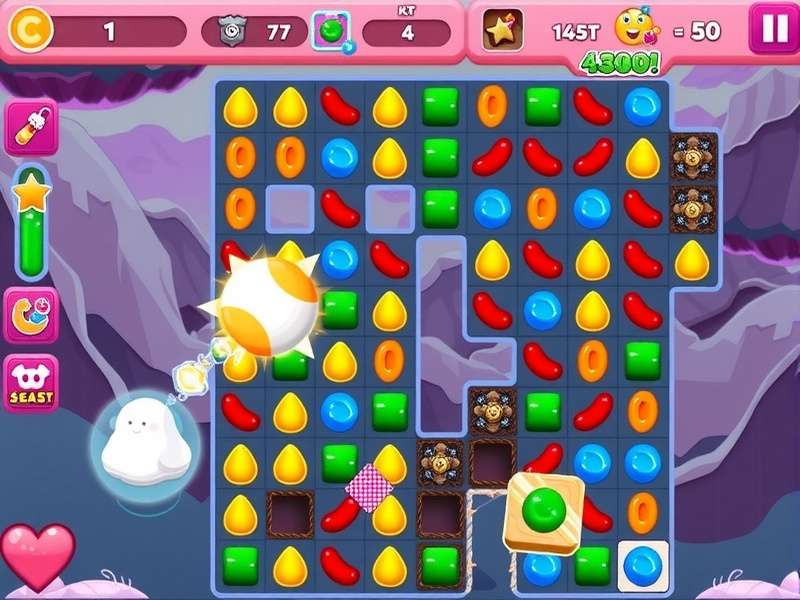Tap the glowing white and orange ball candy
Viewport: 800px width, 600px height.
click(267, 304)
